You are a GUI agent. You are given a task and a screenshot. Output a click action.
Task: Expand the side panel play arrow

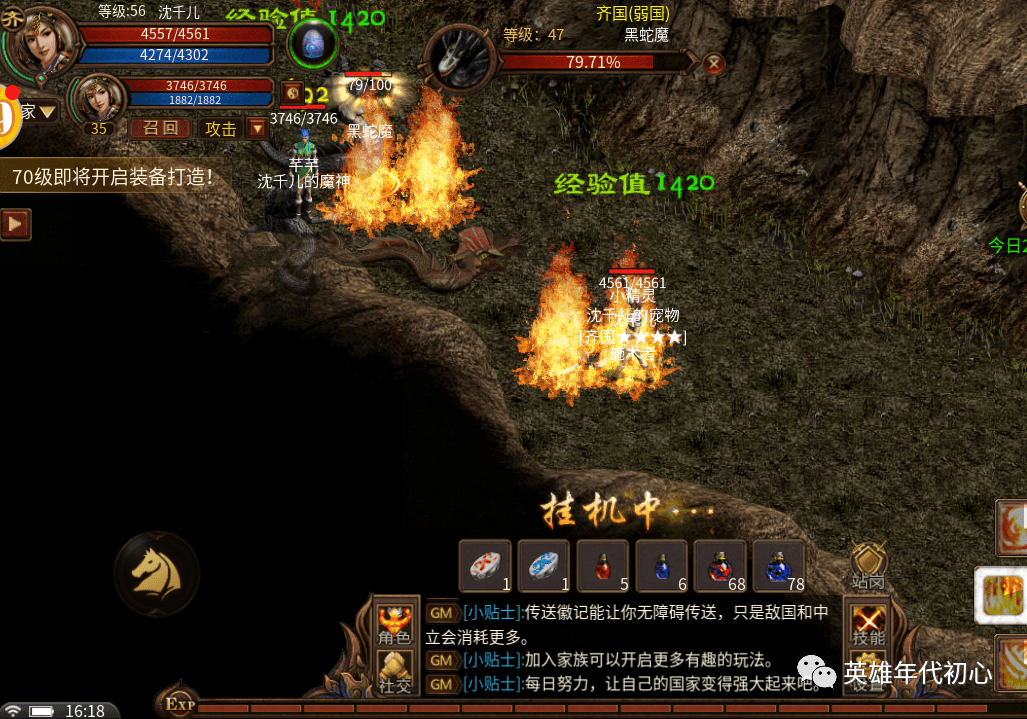(x=15, y=224)
